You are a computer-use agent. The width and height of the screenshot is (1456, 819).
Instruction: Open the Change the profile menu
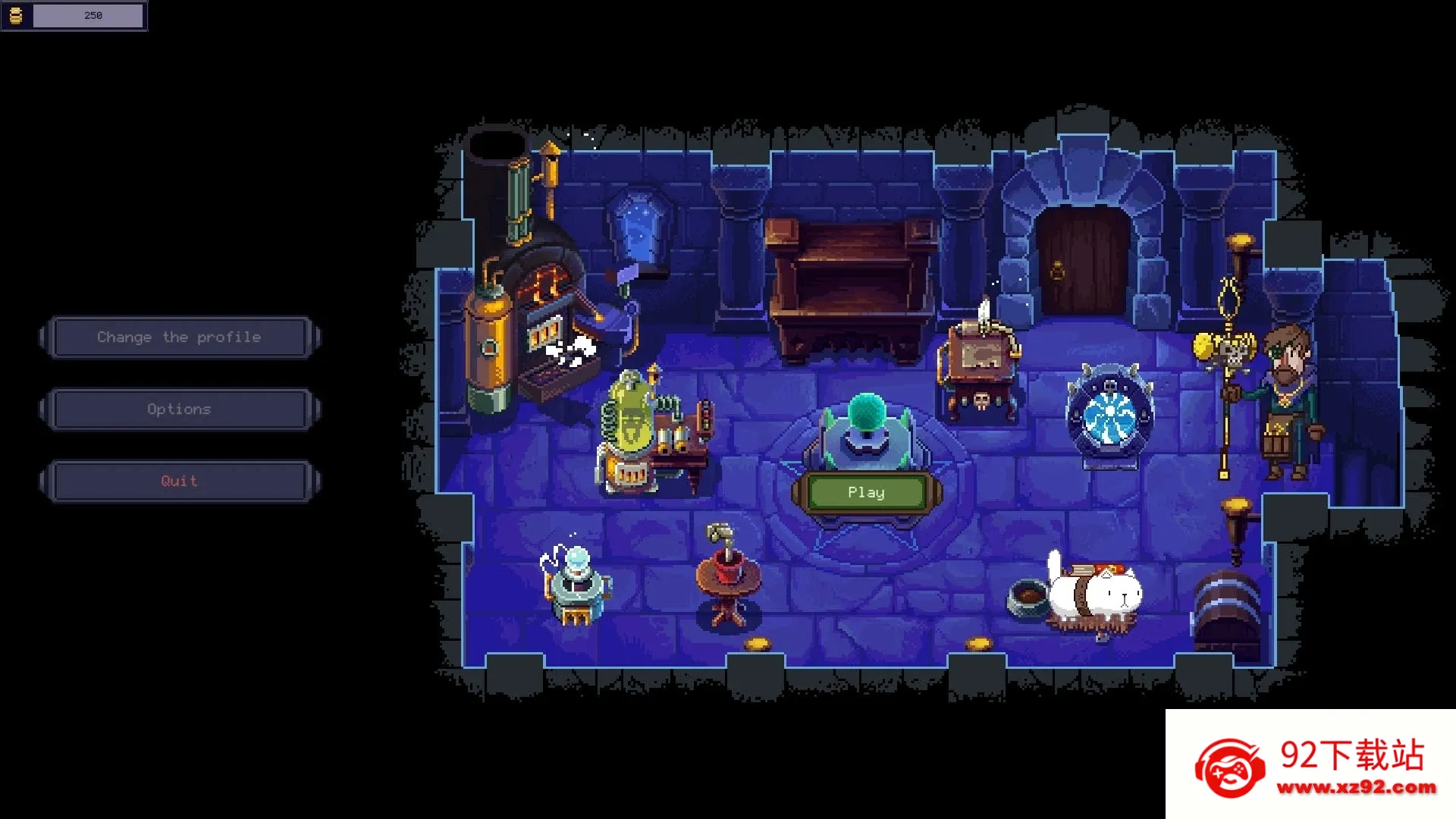coord(179,337)
